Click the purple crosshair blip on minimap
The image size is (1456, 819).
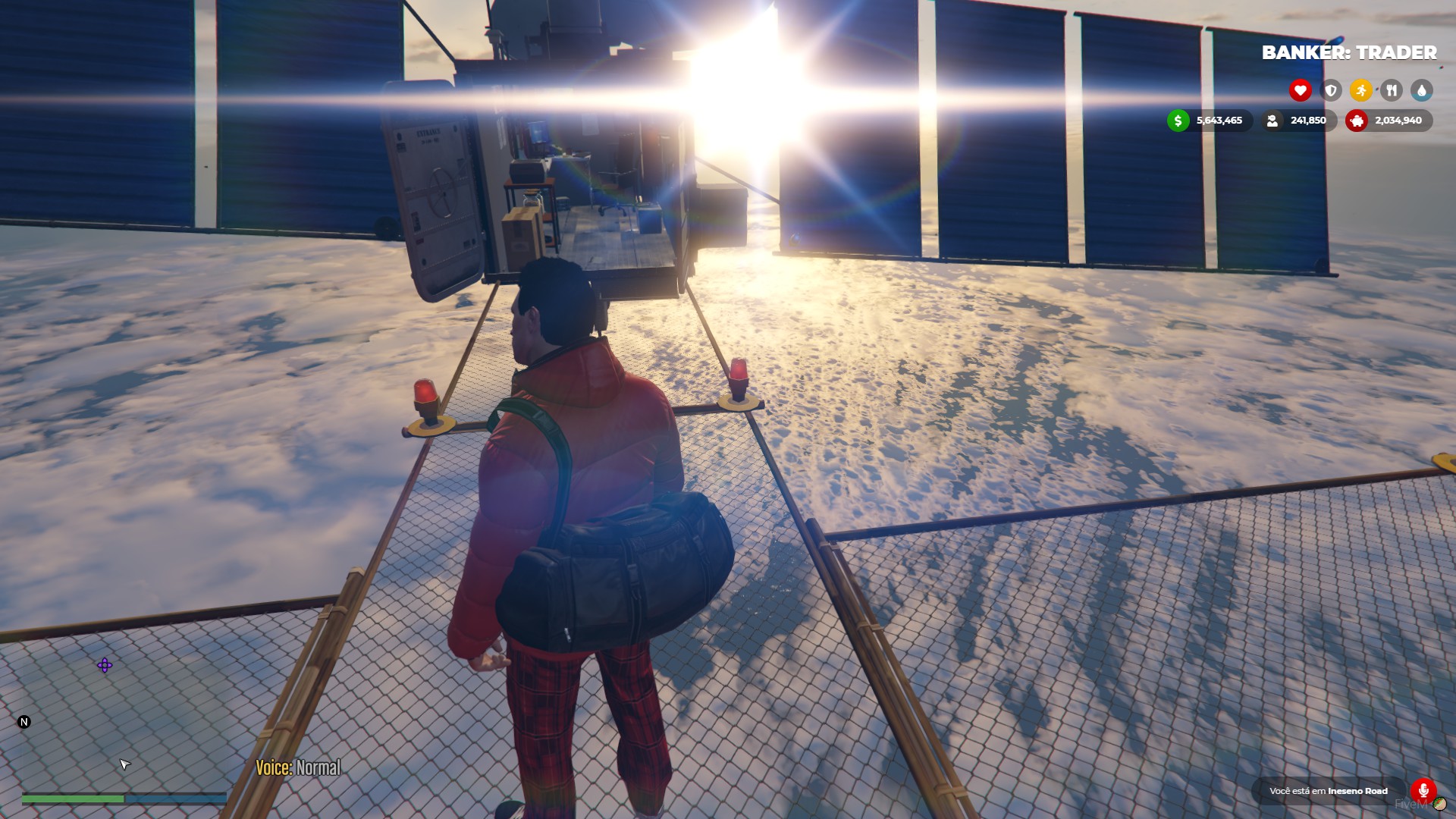(x=105, y=665)
